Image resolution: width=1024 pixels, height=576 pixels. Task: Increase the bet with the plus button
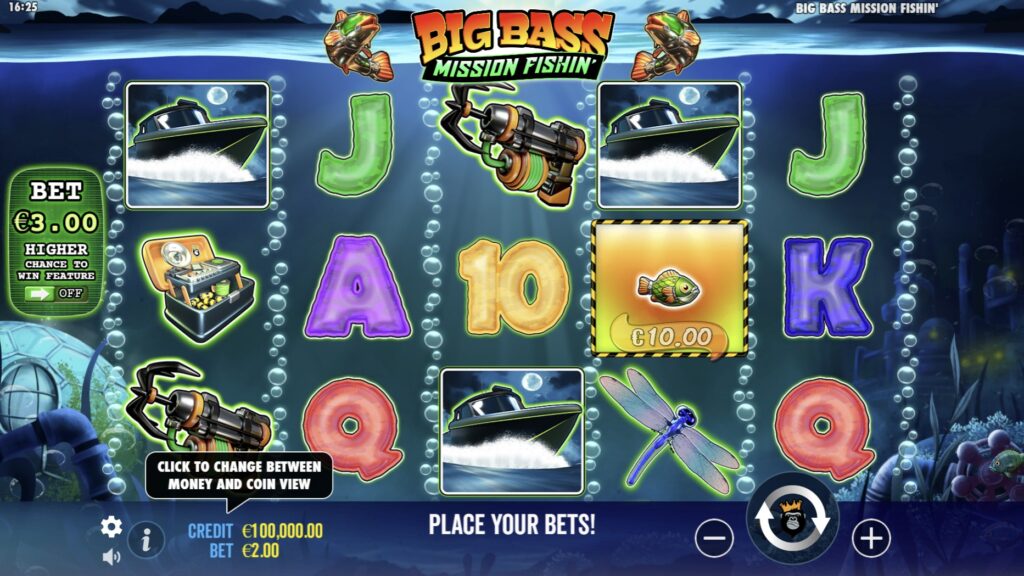tap(871, 539)
